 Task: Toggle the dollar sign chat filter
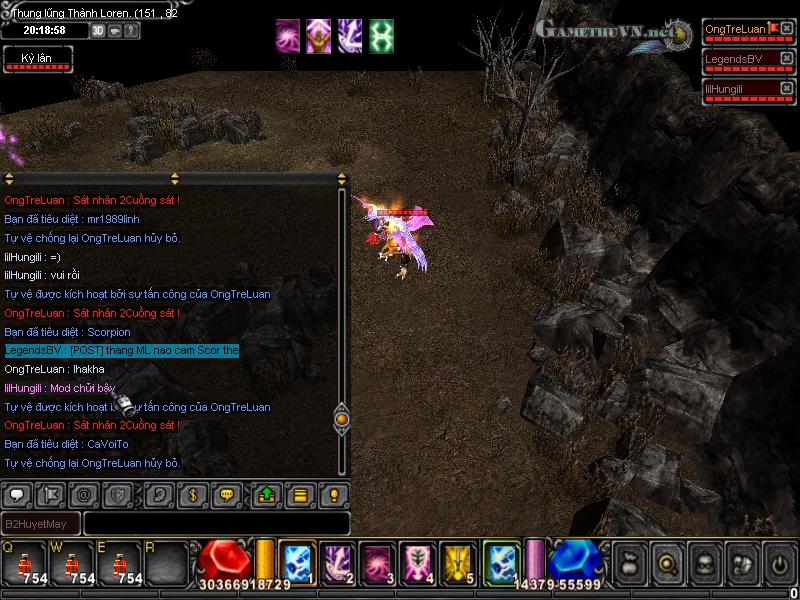(192, 494)
